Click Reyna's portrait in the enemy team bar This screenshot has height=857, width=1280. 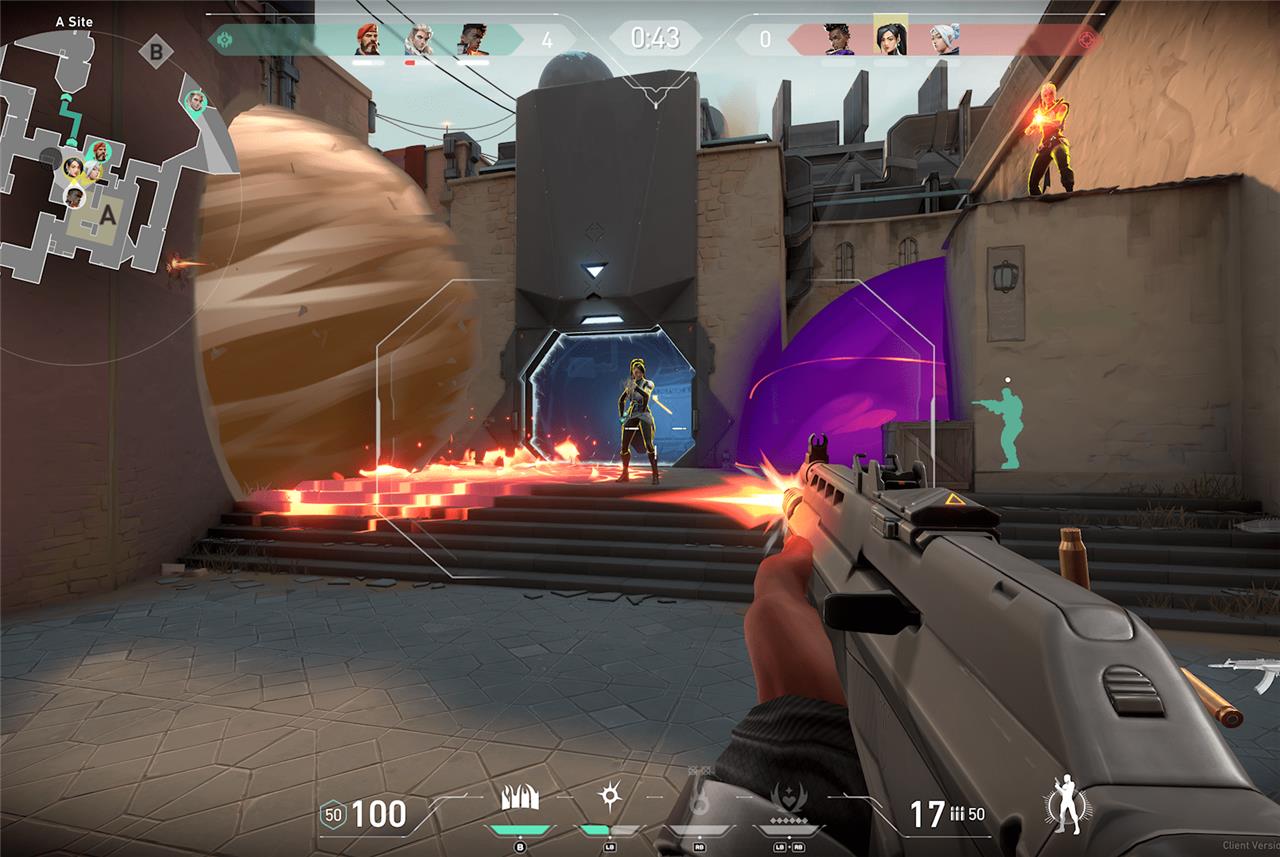tap(838, 39)
